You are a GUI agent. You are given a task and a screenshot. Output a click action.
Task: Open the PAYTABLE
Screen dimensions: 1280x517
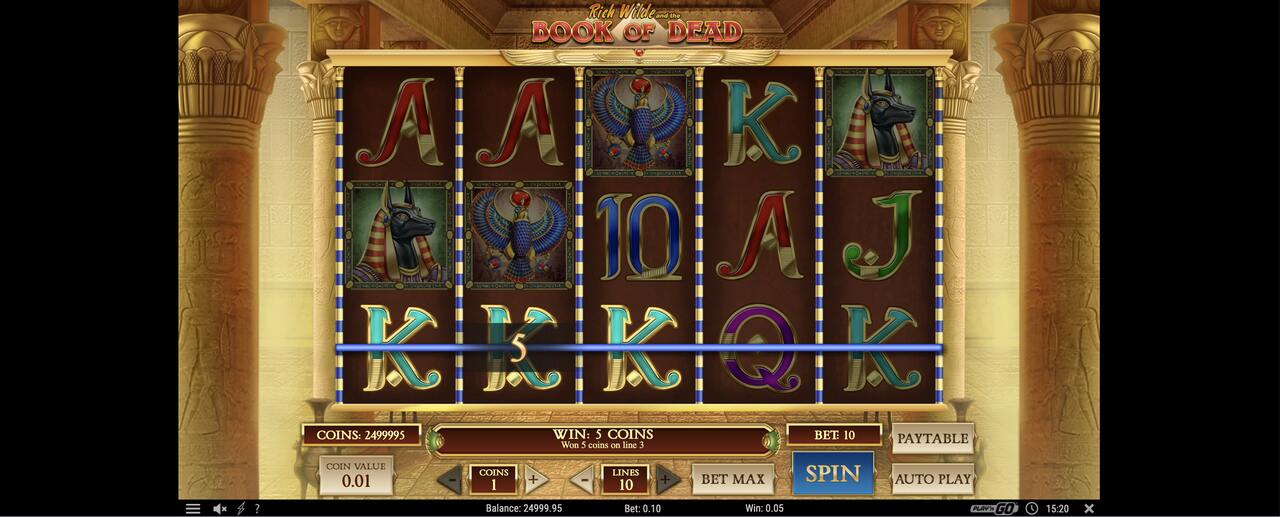932,438
